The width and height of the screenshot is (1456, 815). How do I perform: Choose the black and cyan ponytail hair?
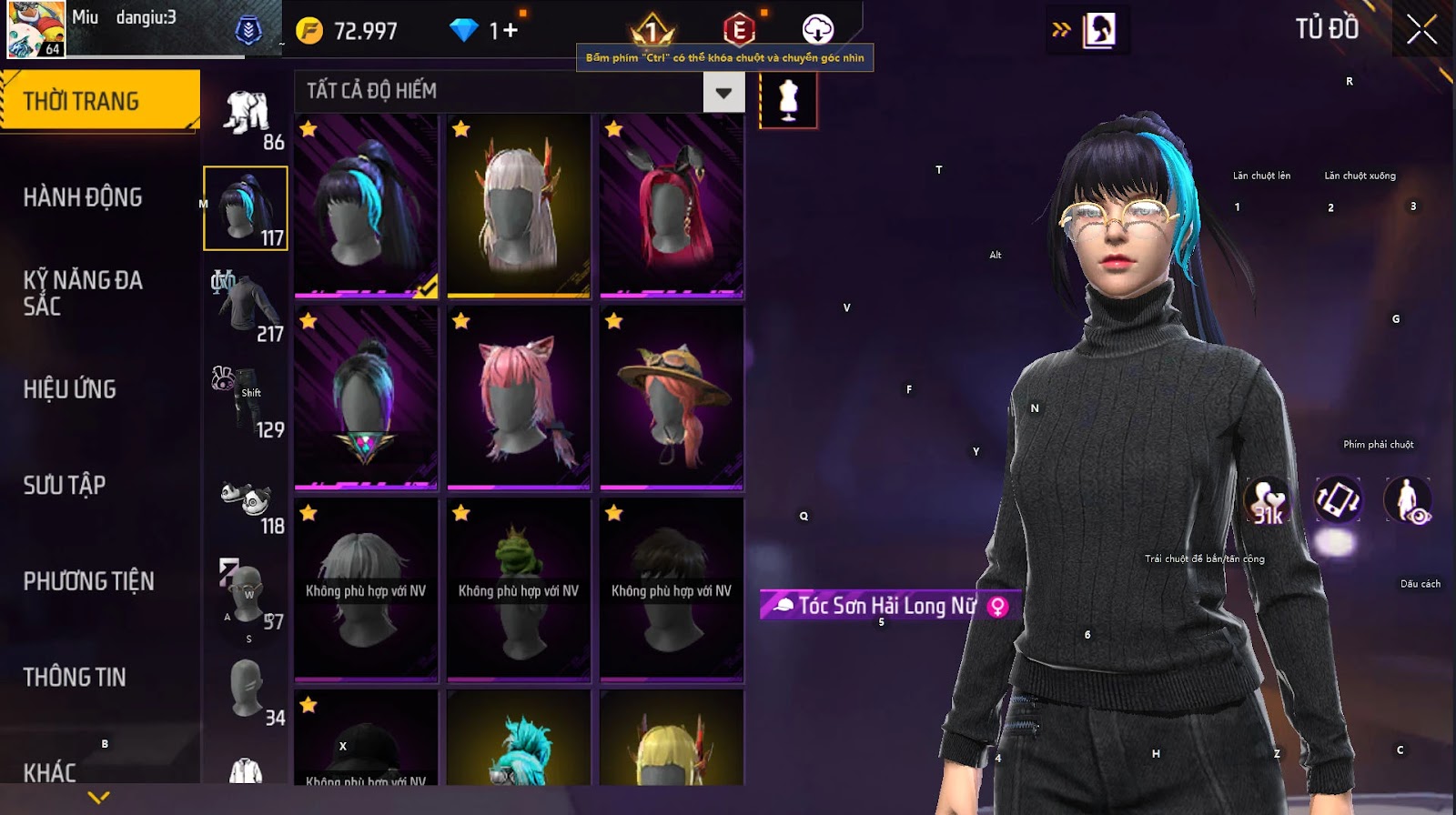click(x=366, y=206)
